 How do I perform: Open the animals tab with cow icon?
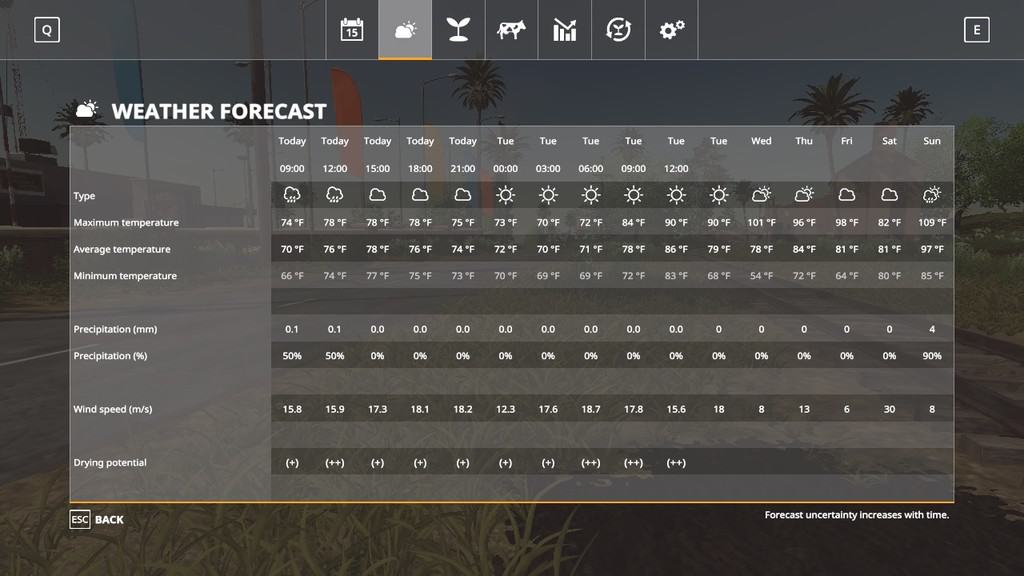pyautogui.click(x=511, y=30)
